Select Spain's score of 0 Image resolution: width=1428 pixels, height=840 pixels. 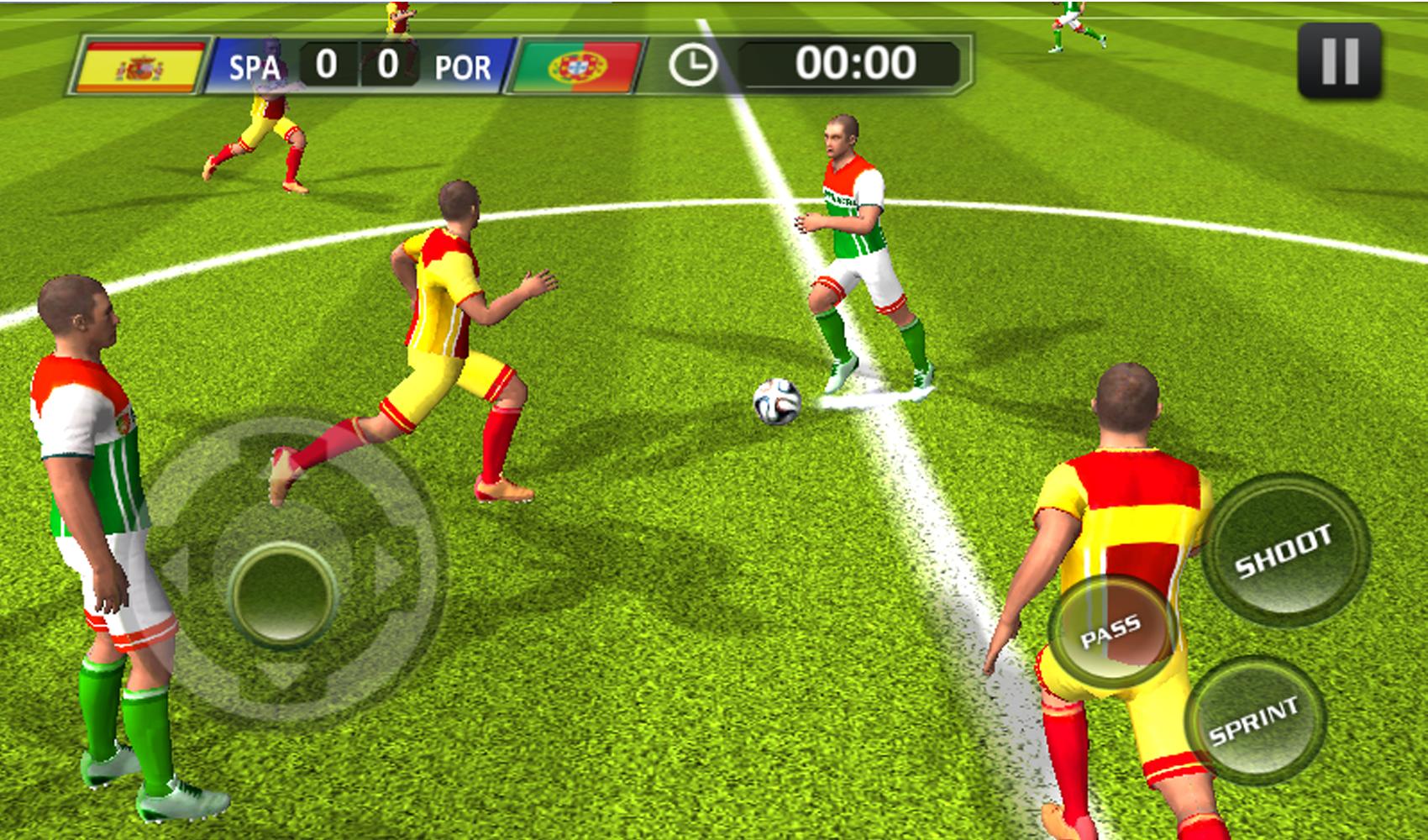pyautogui.click(x=327, y=65)
